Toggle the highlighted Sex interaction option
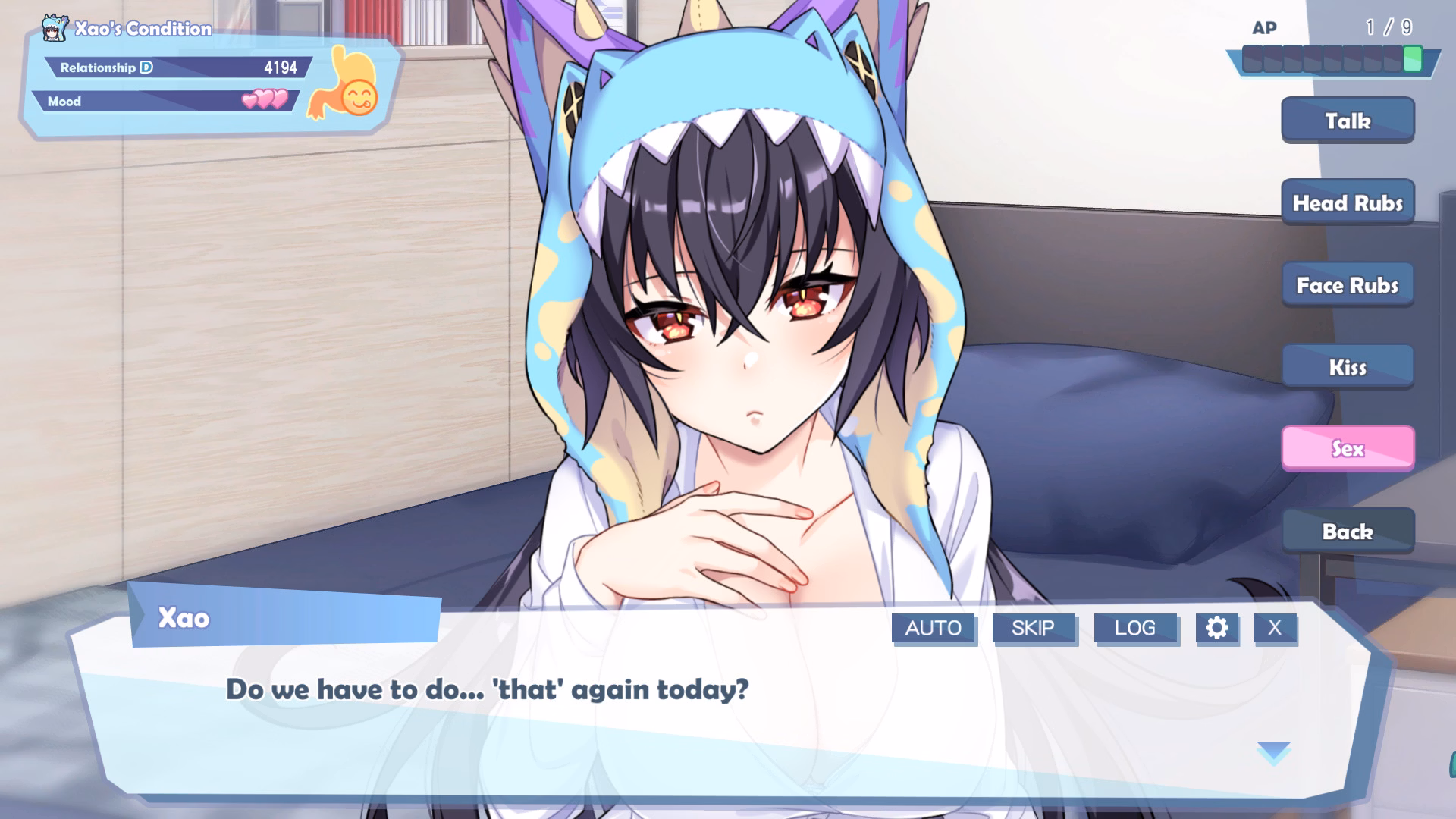 pos(1348,449)
